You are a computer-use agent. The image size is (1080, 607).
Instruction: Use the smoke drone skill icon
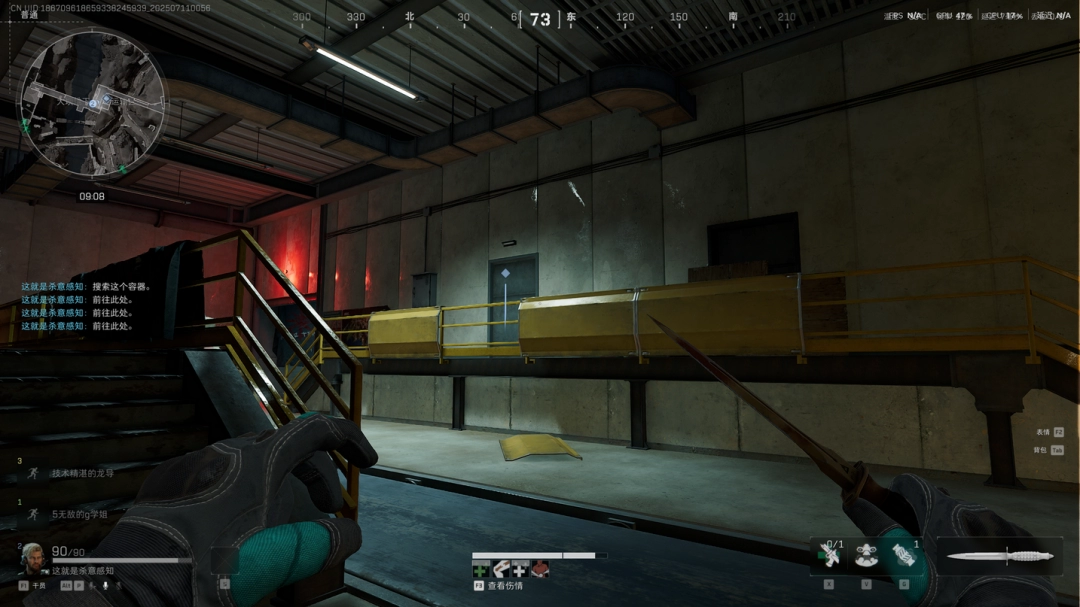coord(866,554)
